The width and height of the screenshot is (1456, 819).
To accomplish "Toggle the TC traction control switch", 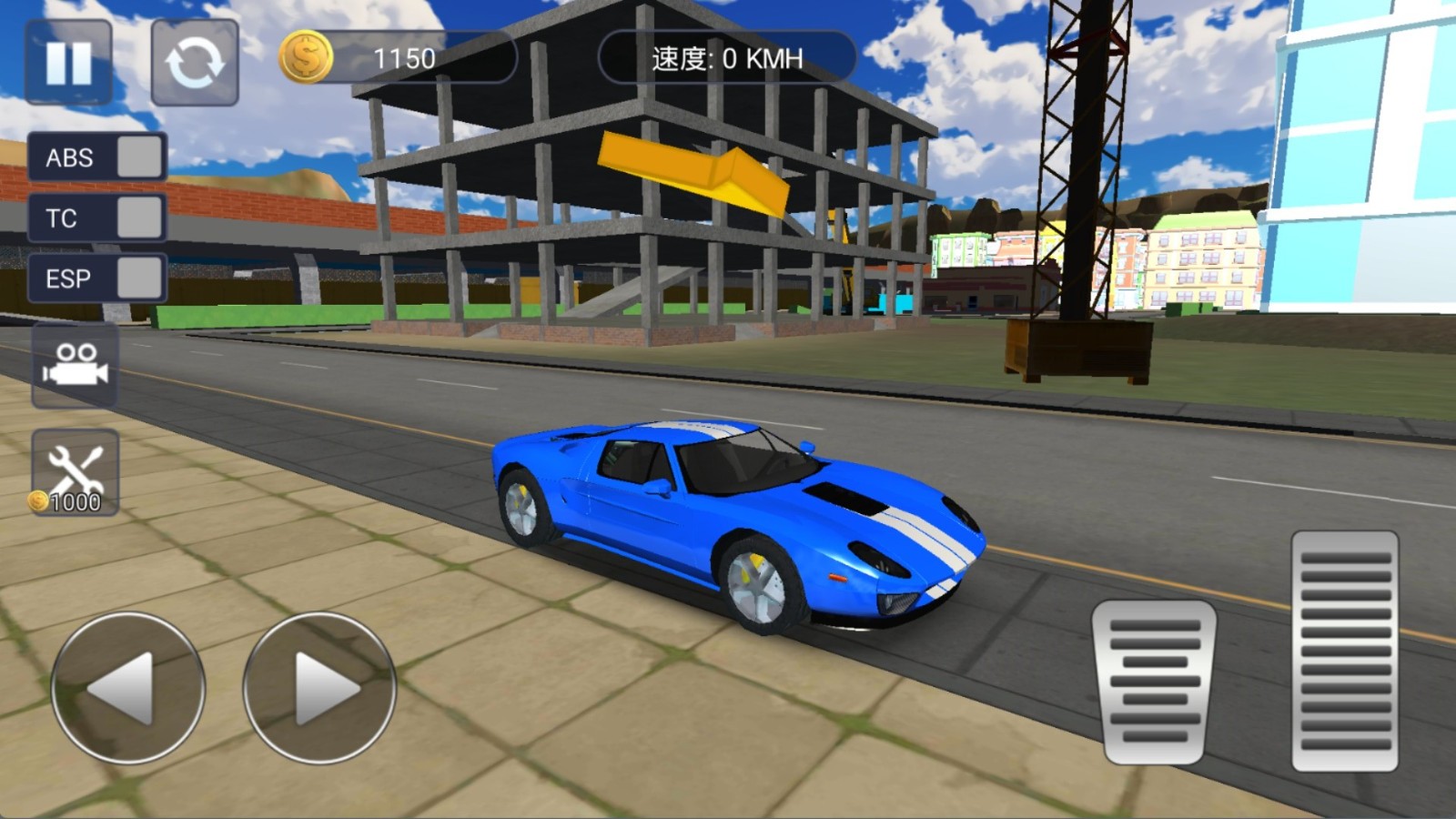I will (138, 218).
